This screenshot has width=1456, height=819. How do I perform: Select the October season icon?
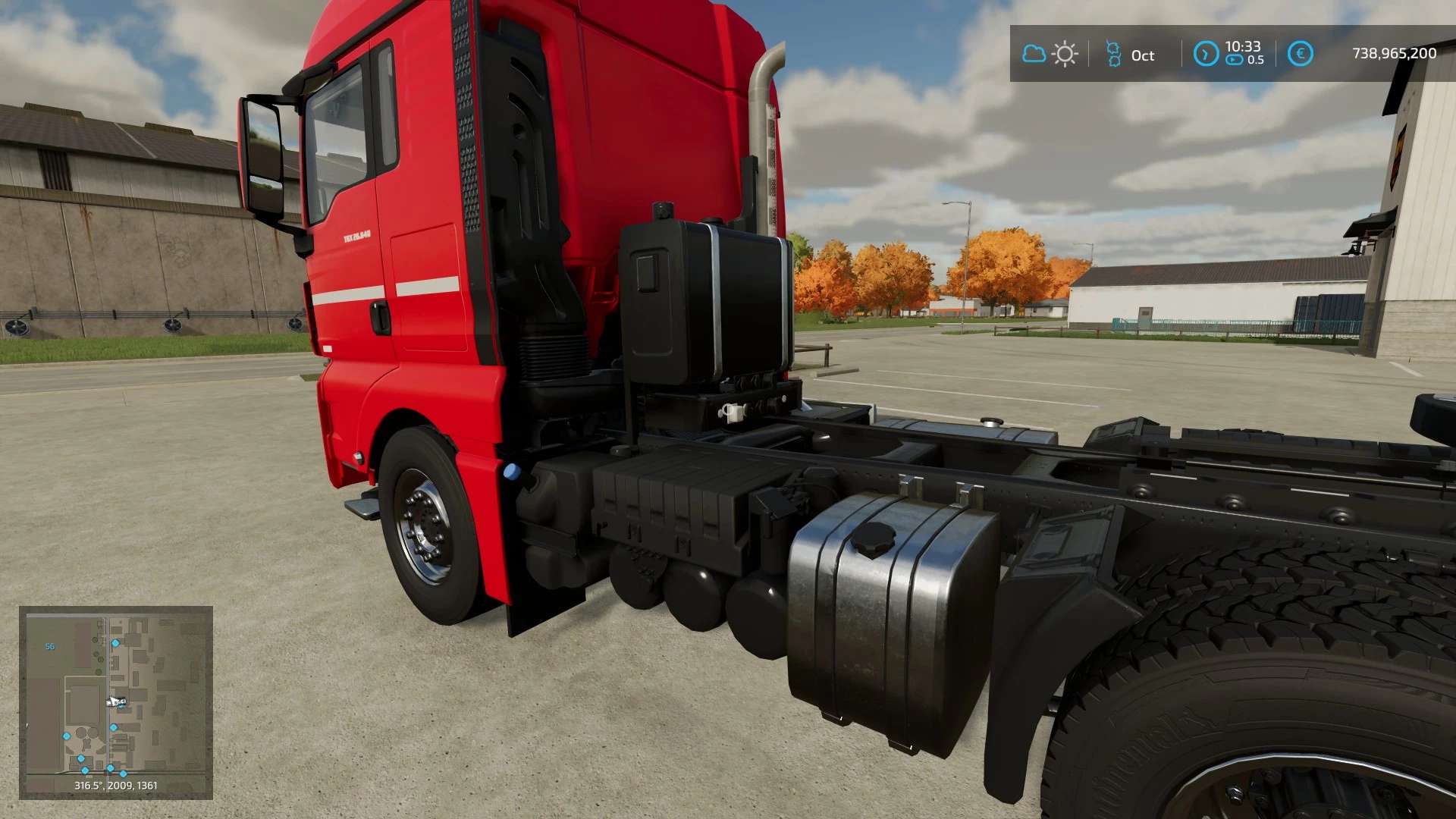coord(1113,54)
